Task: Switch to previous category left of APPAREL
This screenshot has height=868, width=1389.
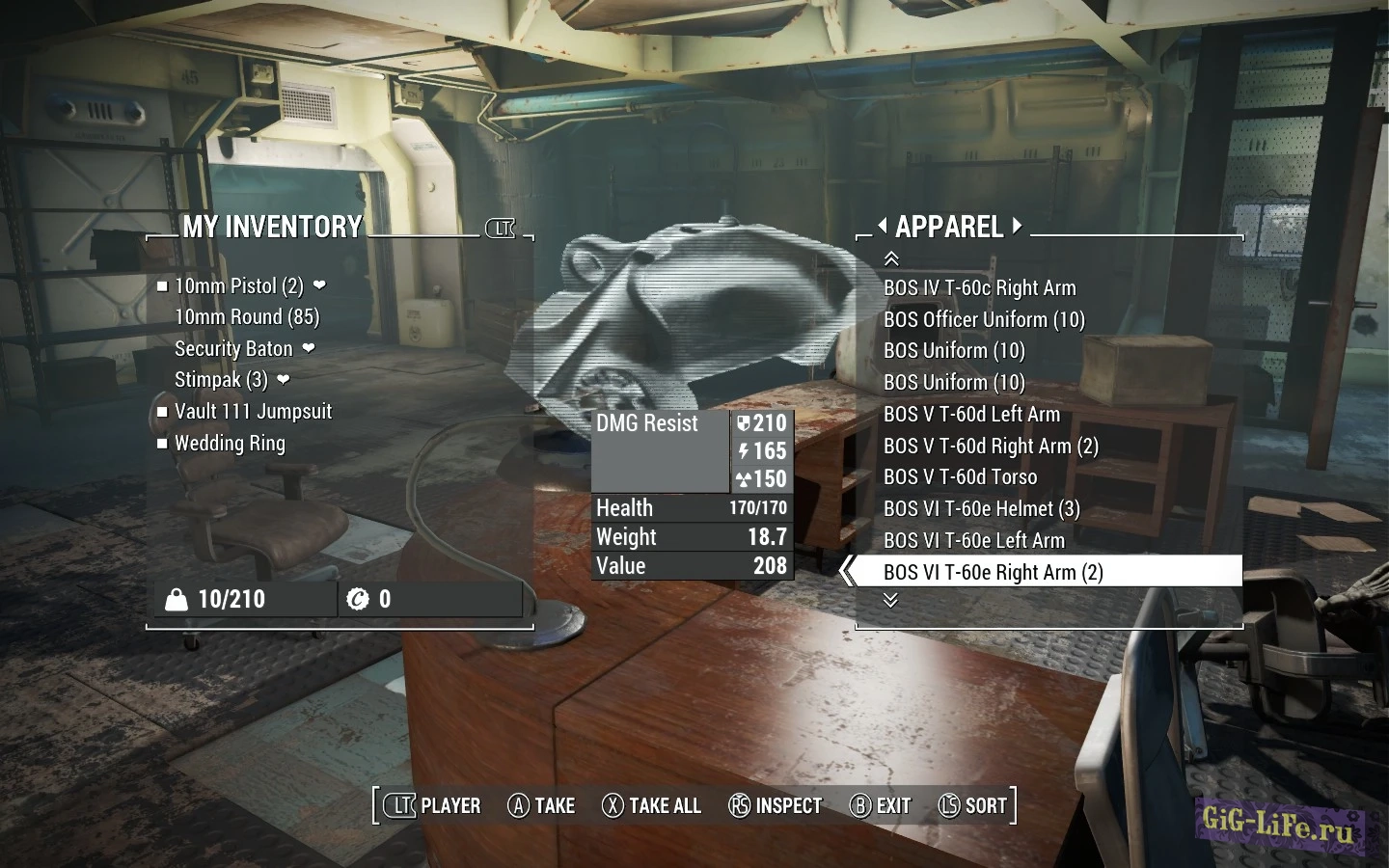Action: tap(882, 227)
